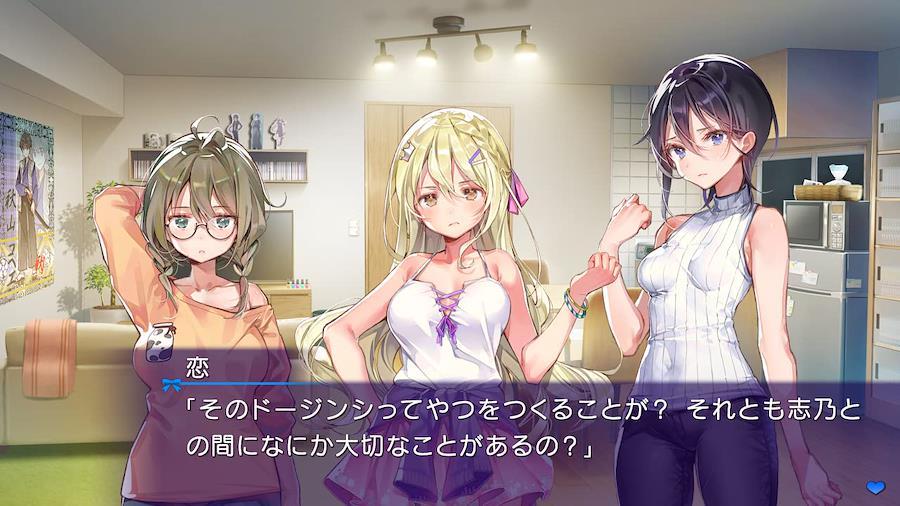900x506 pixels.
Task: Click the blue heart advance icon
Action: coord(875,486)
